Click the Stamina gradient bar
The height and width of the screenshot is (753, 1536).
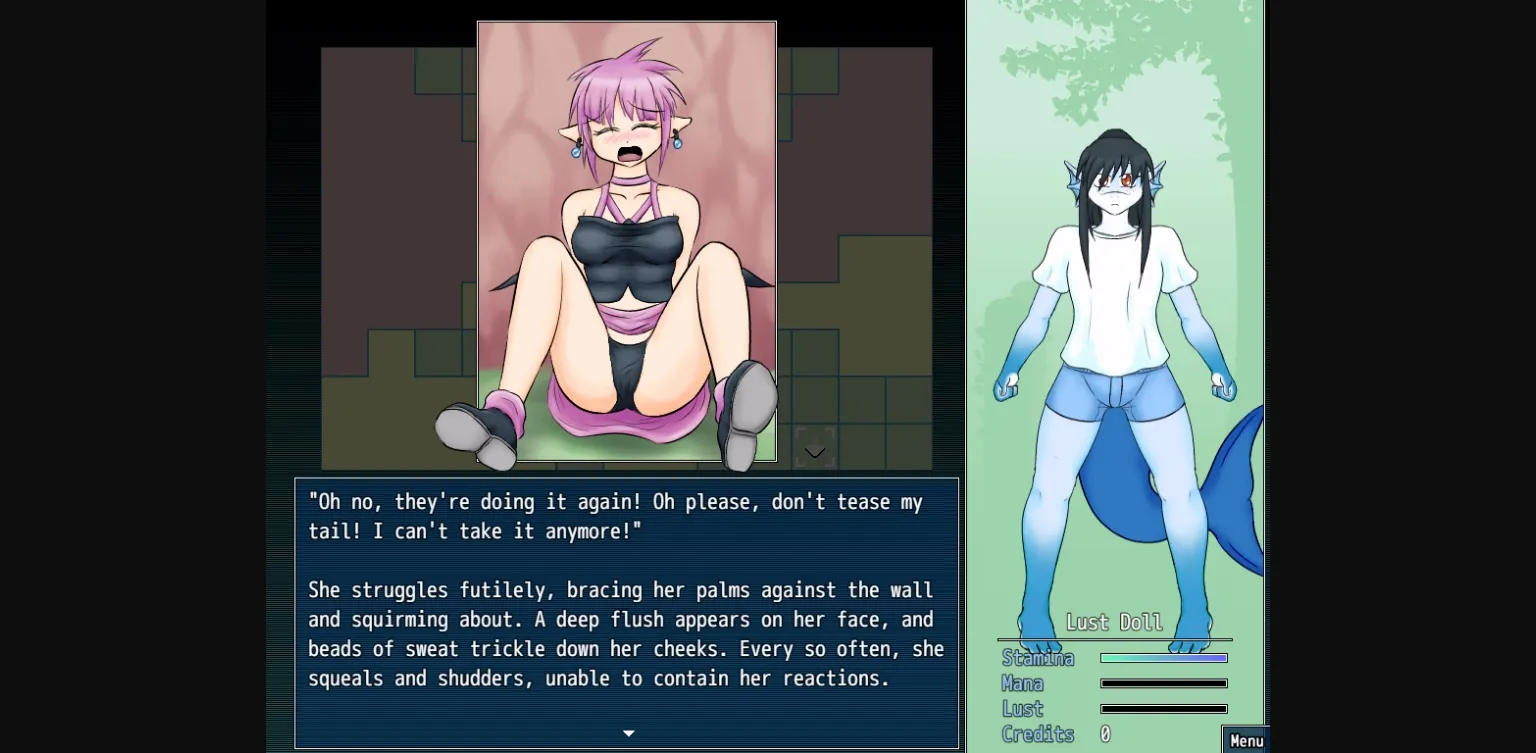(1163, 657)
